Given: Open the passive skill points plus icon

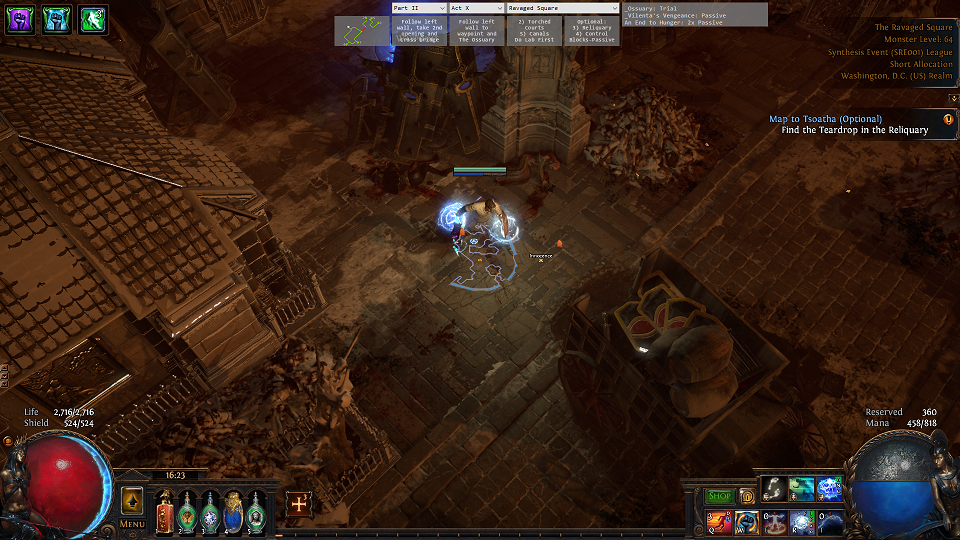Looking at the screenshot, I should coord(298,504).
